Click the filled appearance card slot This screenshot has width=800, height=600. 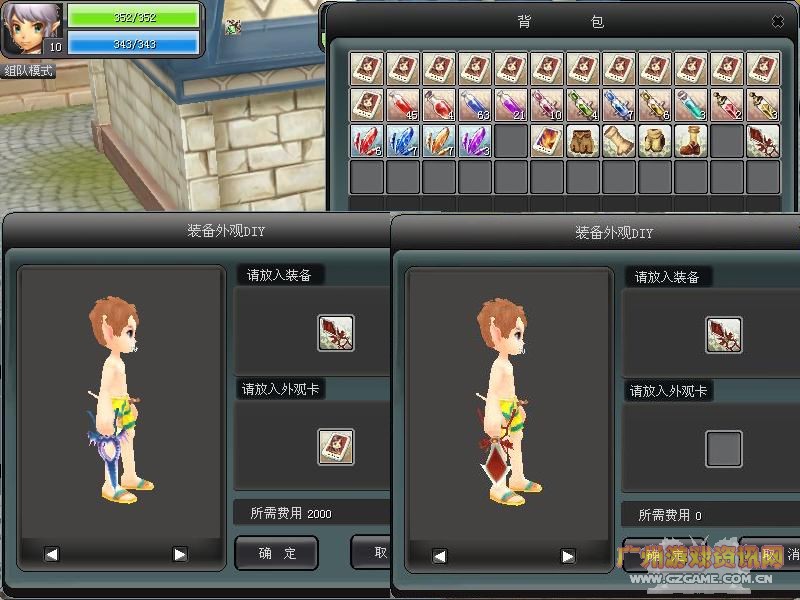point(336,446)
